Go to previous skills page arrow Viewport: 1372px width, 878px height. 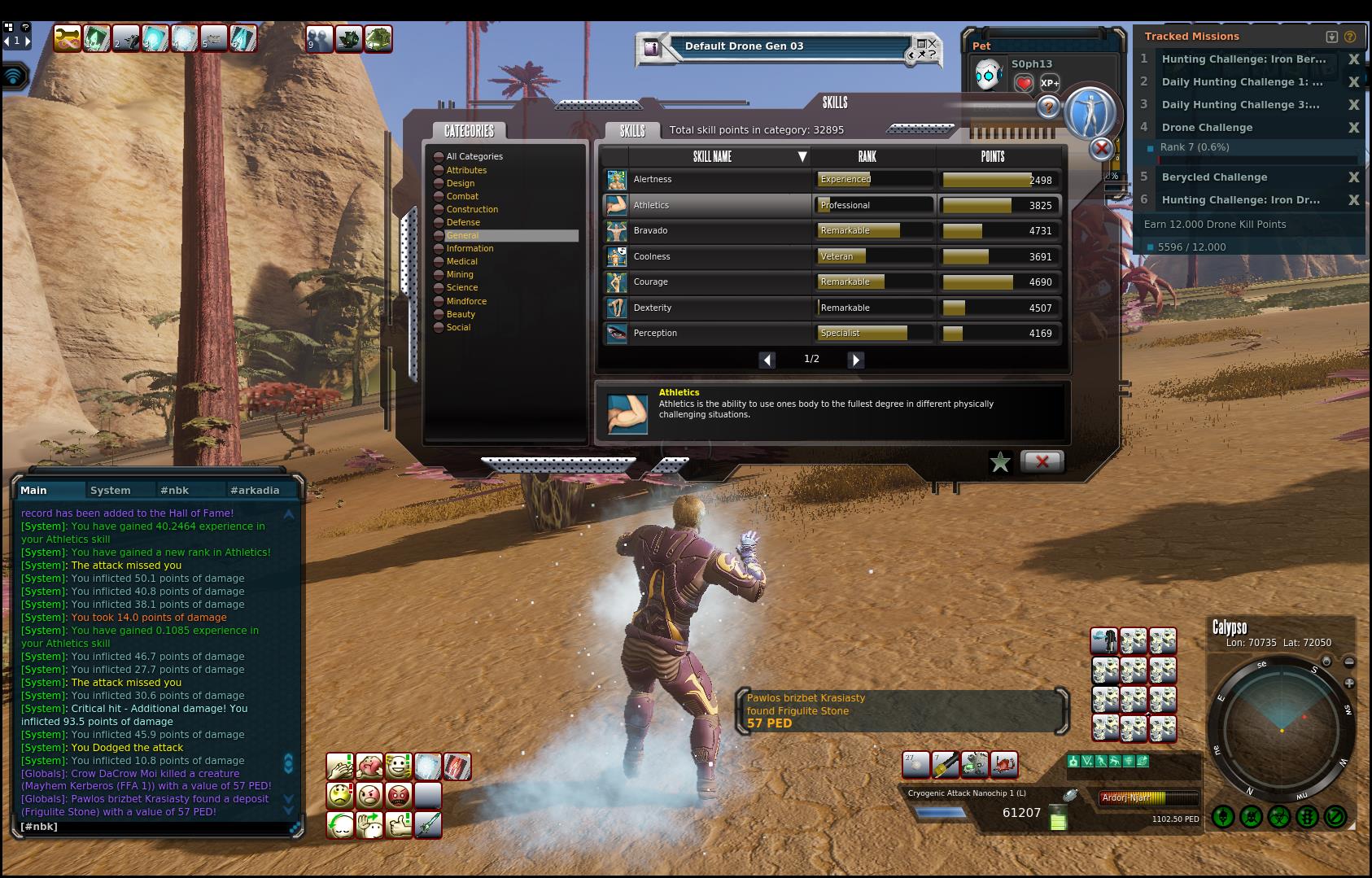767,360
